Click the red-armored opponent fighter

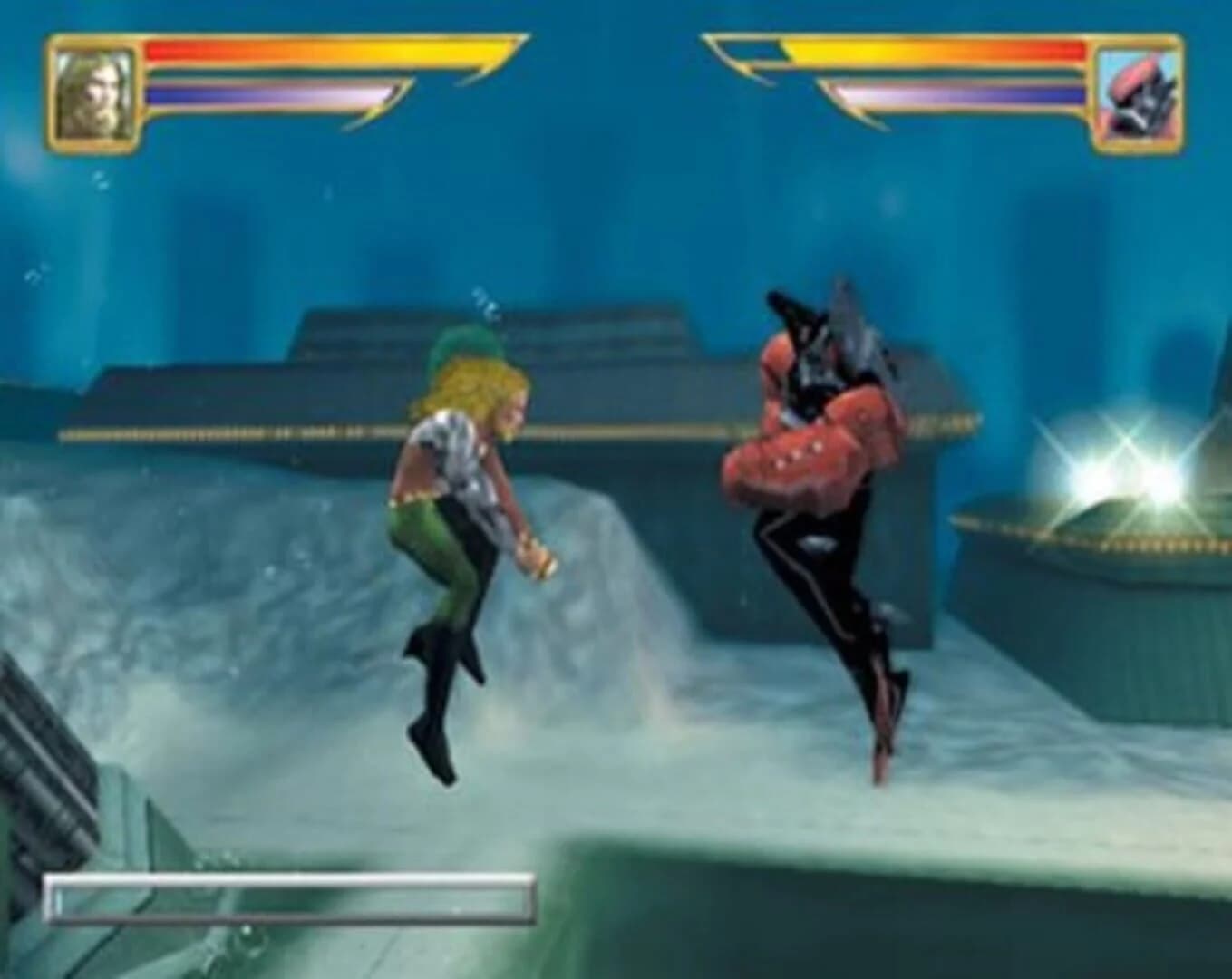click(x=816, y=453)
